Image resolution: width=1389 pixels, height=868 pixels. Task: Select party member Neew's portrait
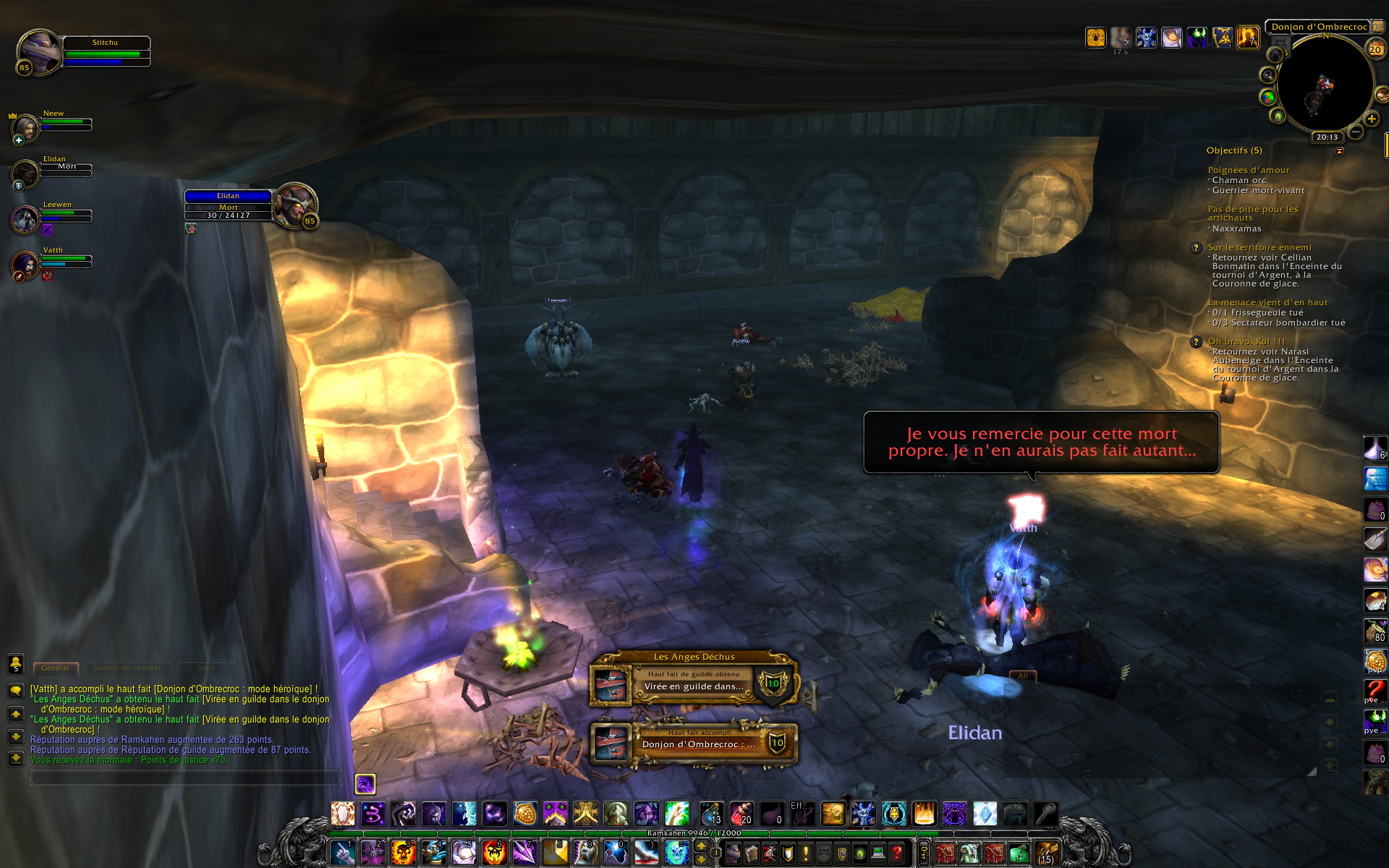[x=26, y=128]
